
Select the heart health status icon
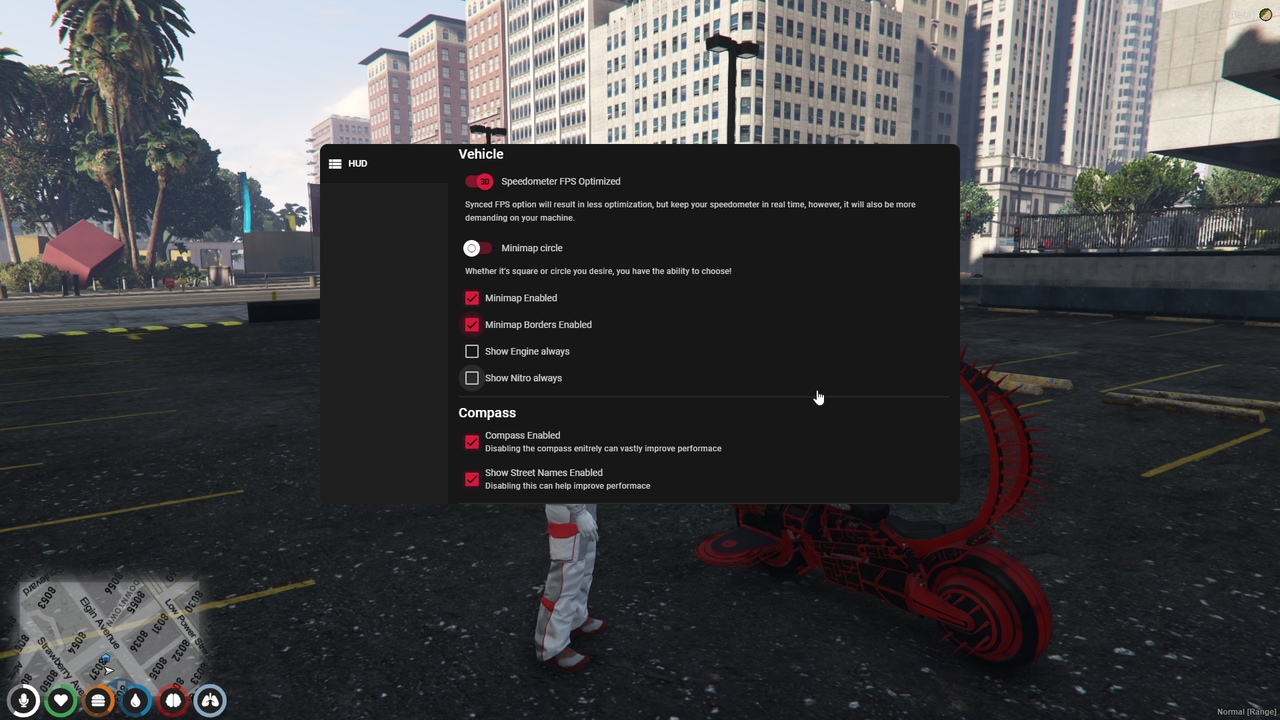pyautogui.click(x=61, y=700)
